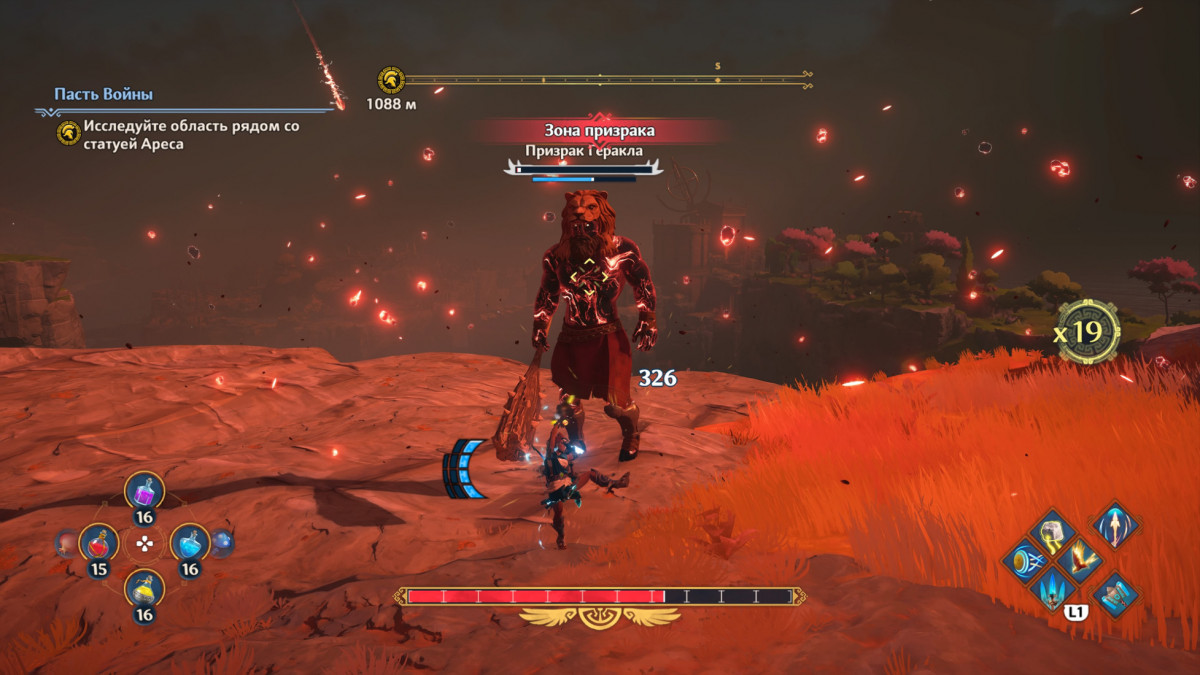Activate the boulder lift ability
This screenshot has width=1200, height=675.
pyautogui.click(x=1051, y=532)
